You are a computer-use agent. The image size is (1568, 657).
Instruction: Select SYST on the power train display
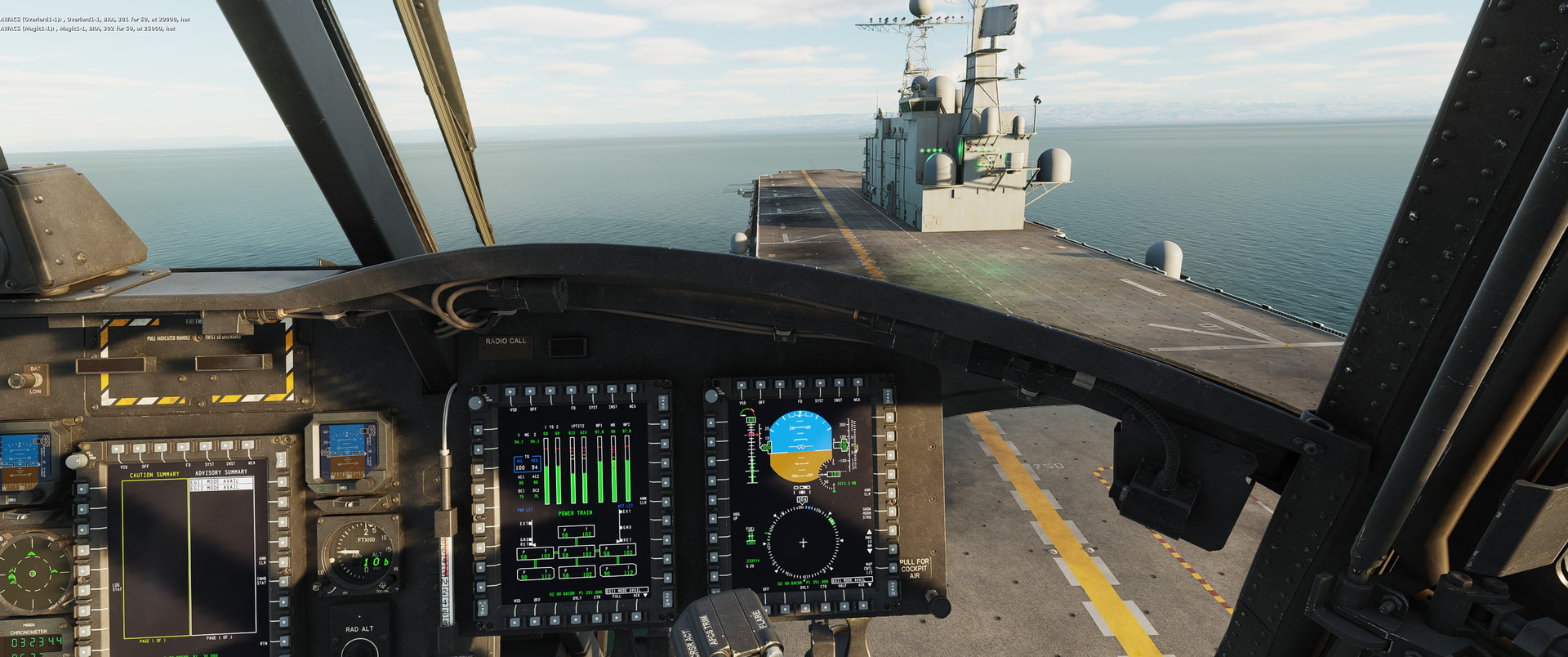coord(590,390)
